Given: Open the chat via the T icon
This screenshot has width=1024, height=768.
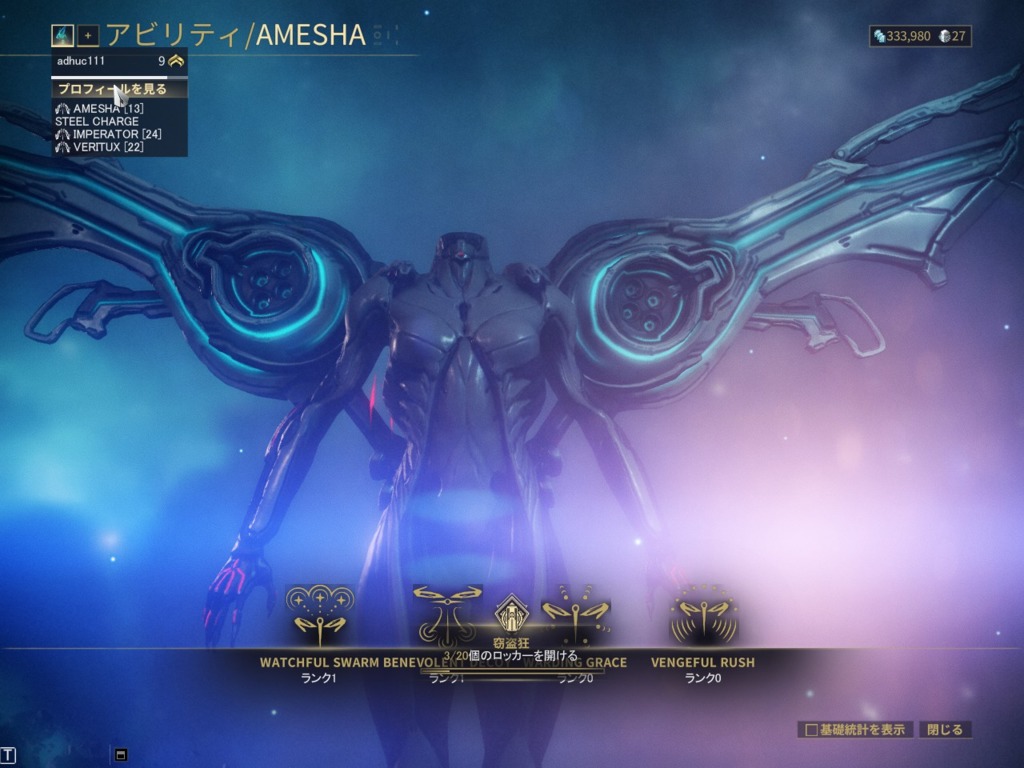Looking at the screenshot, I should (9, 754).
